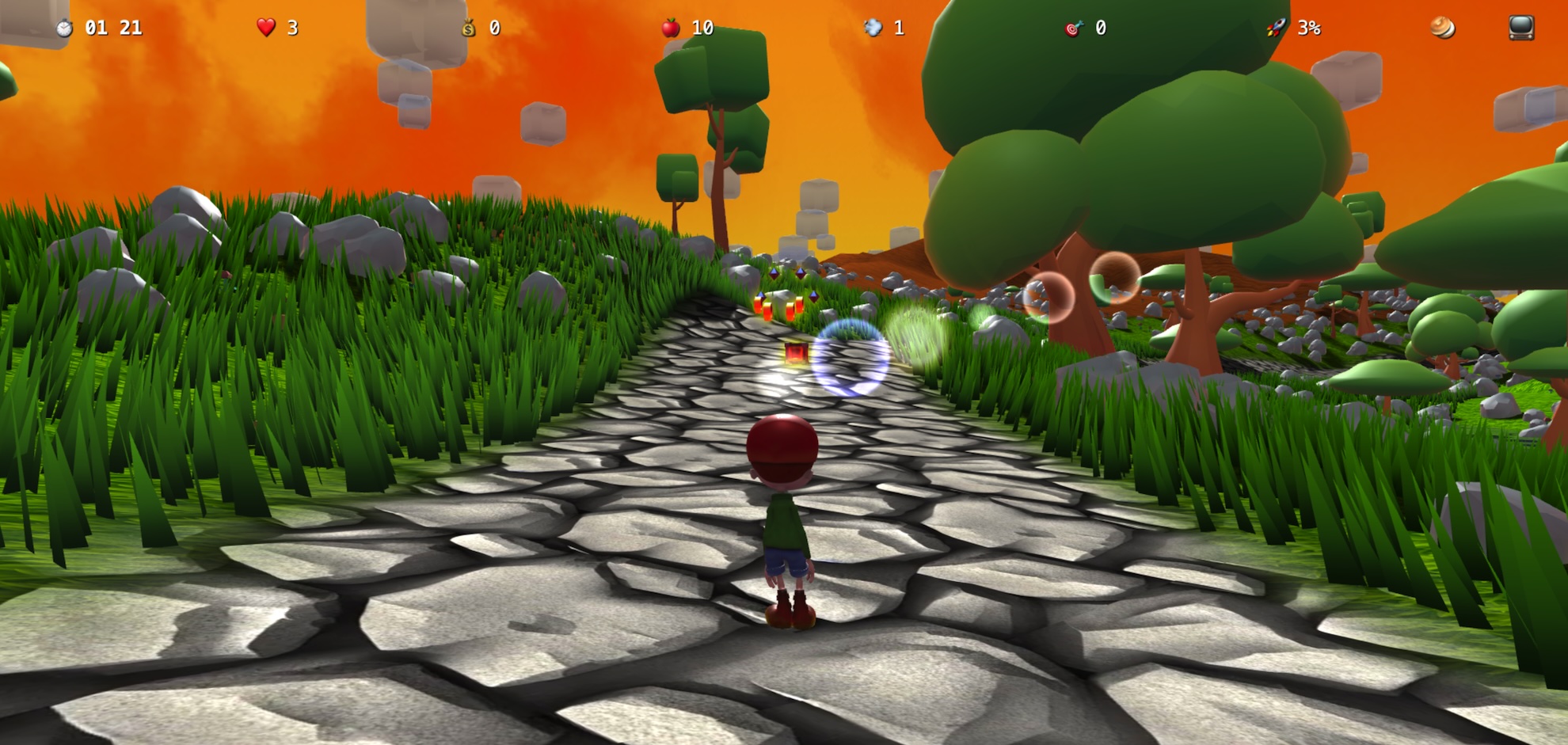Click the timer reading 01 21
This screenshot has width=1568, height=745.
click(x=115, y=29)
